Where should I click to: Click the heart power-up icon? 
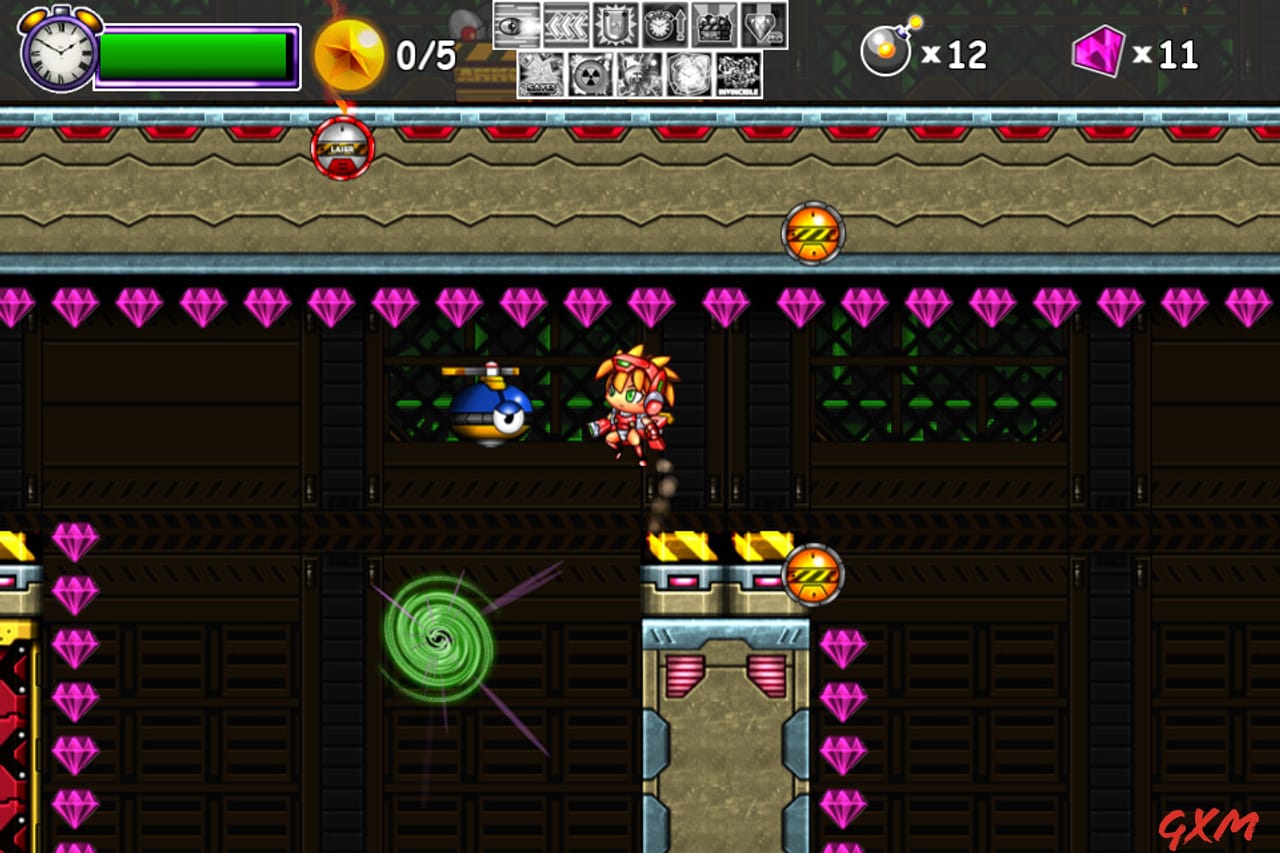click(x=760, y=25)
